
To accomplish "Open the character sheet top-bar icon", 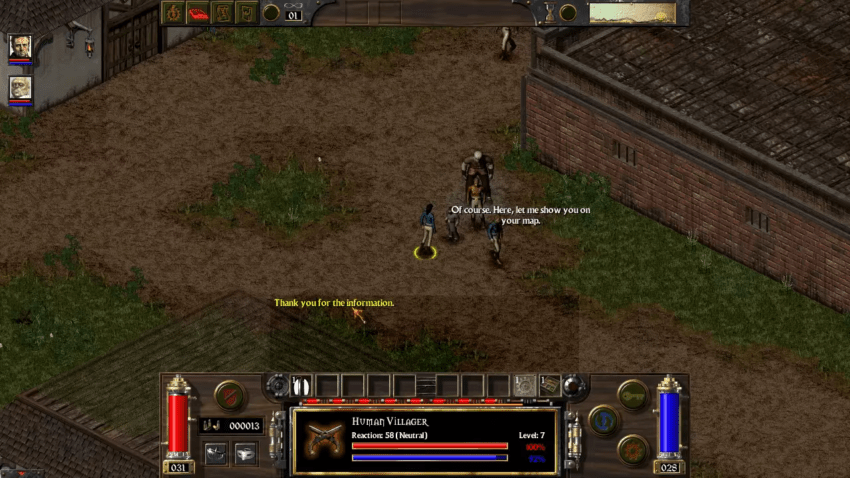I will (174, 12).
